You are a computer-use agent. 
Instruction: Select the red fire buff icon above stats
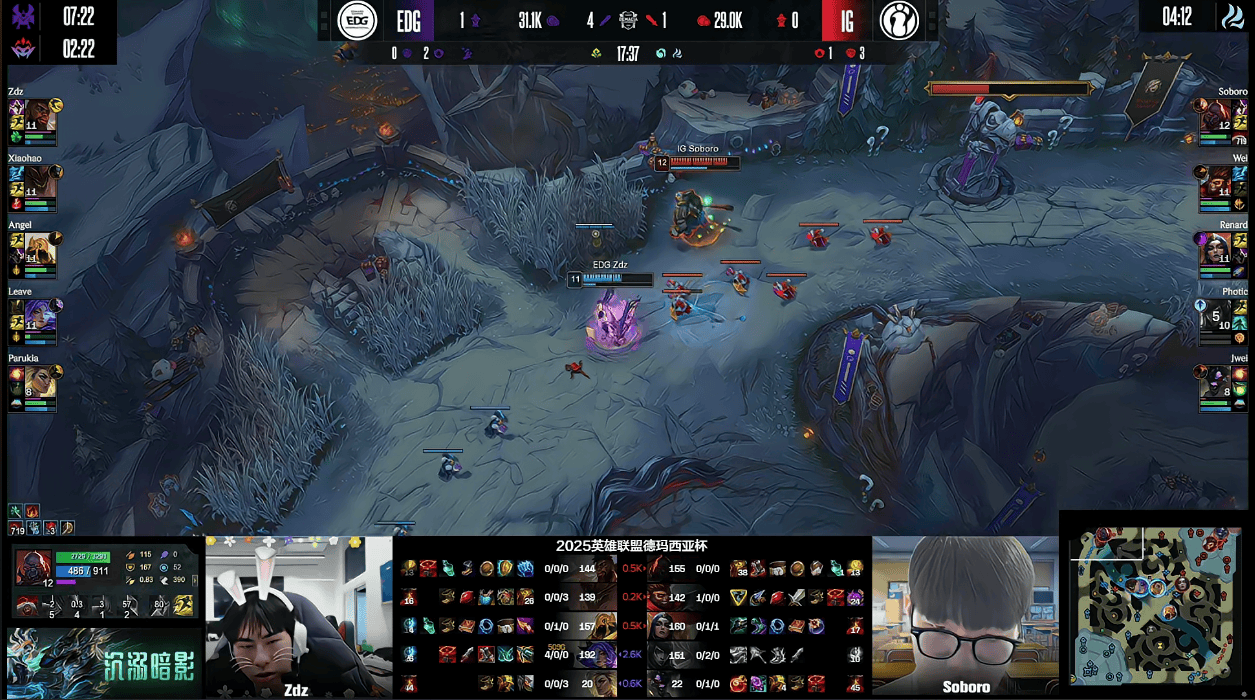pyautogui.click(x=32, y=511)
